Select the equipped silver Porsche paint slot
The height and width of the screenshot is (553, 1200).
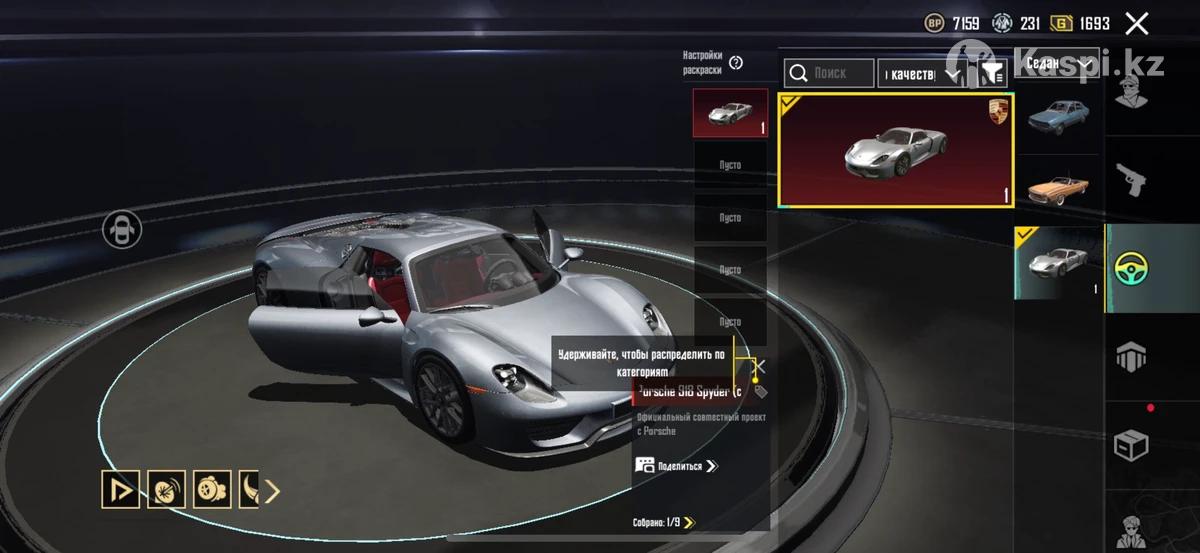pos(730,113)
